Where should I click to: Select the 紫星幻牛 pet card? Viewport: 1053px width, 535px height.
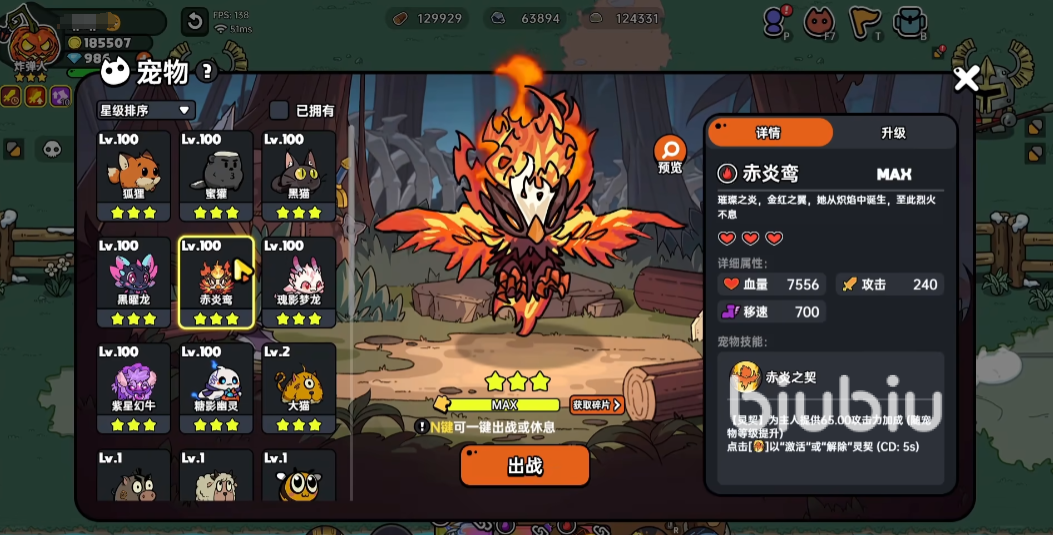coord(134,388)
